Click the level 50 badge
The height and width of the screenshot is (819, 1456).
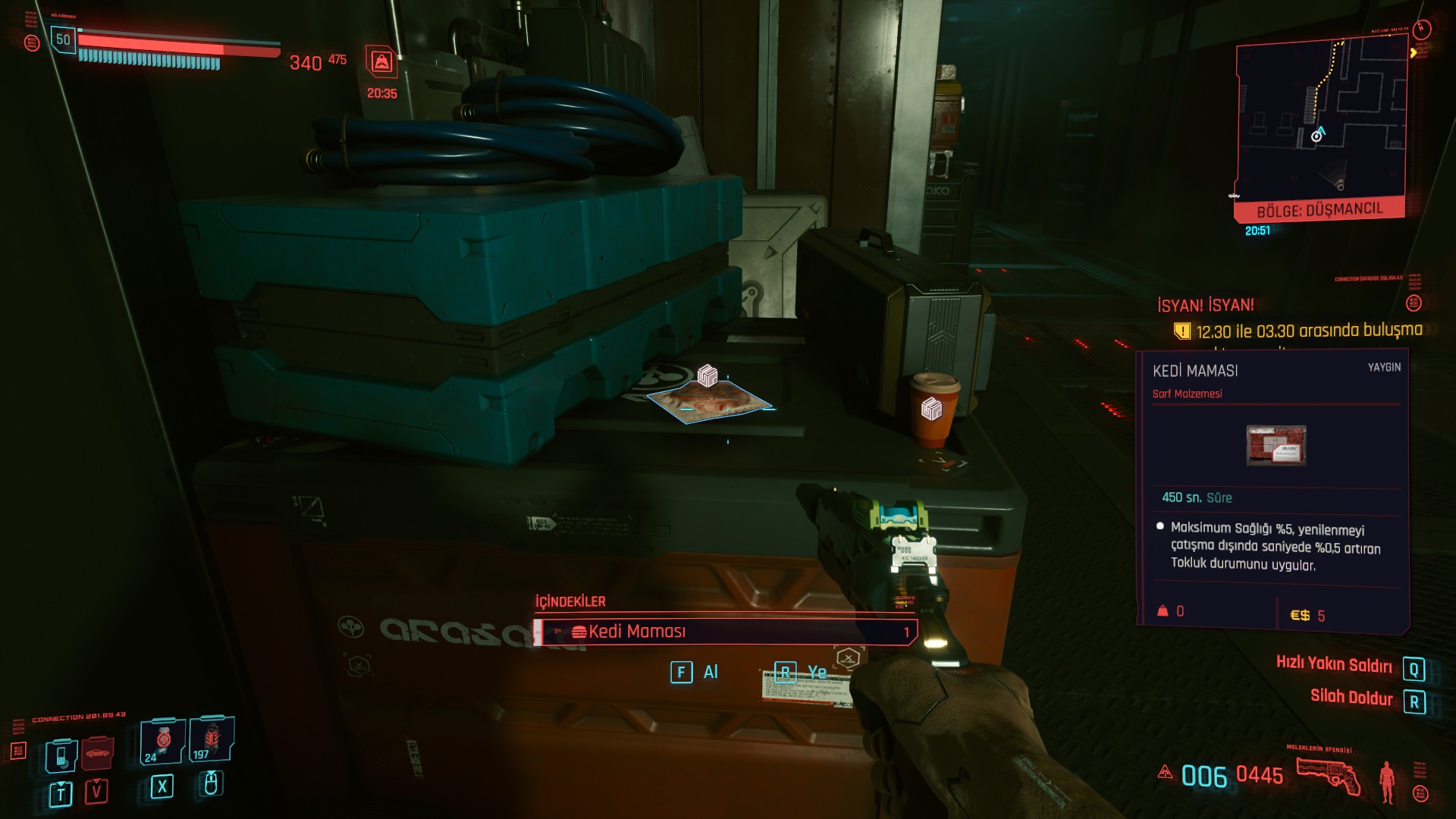pyautogui.click(x=63, y=39)
